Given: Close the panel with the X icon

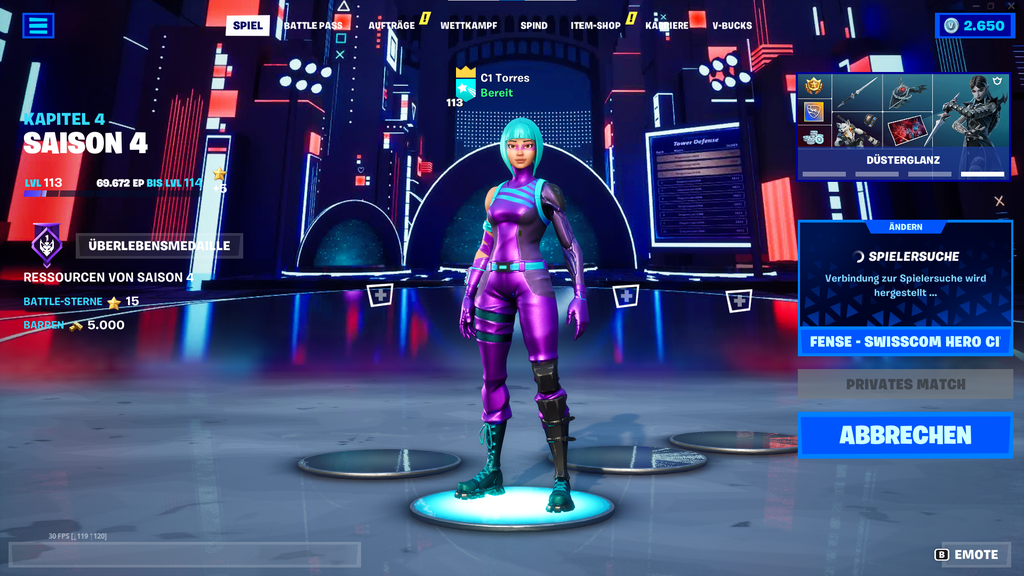Looking at the screenshot, I should 999,201.
